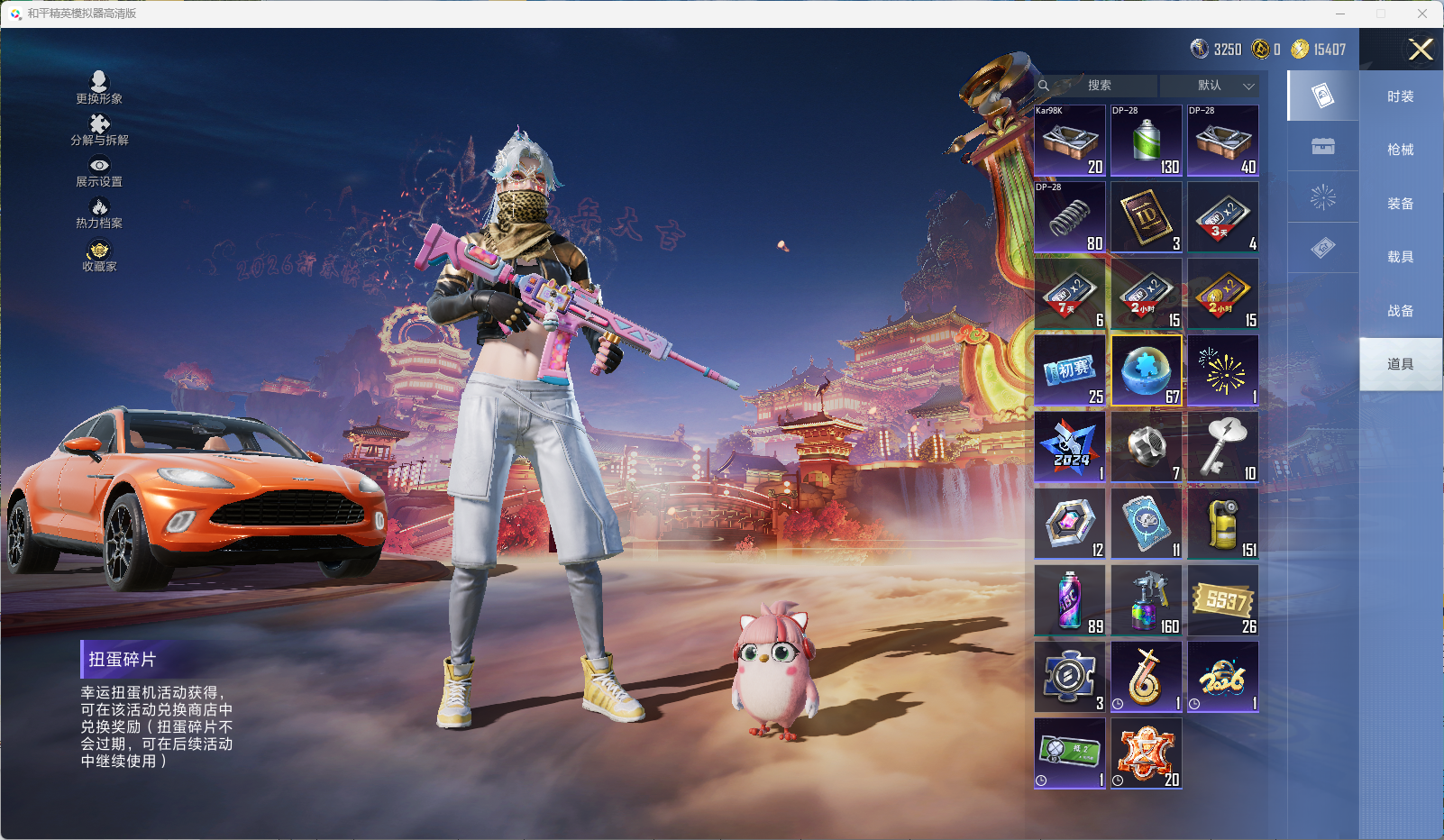
Task: Choose the 5537 golden ticket item
Action: tap(1223, 600)
